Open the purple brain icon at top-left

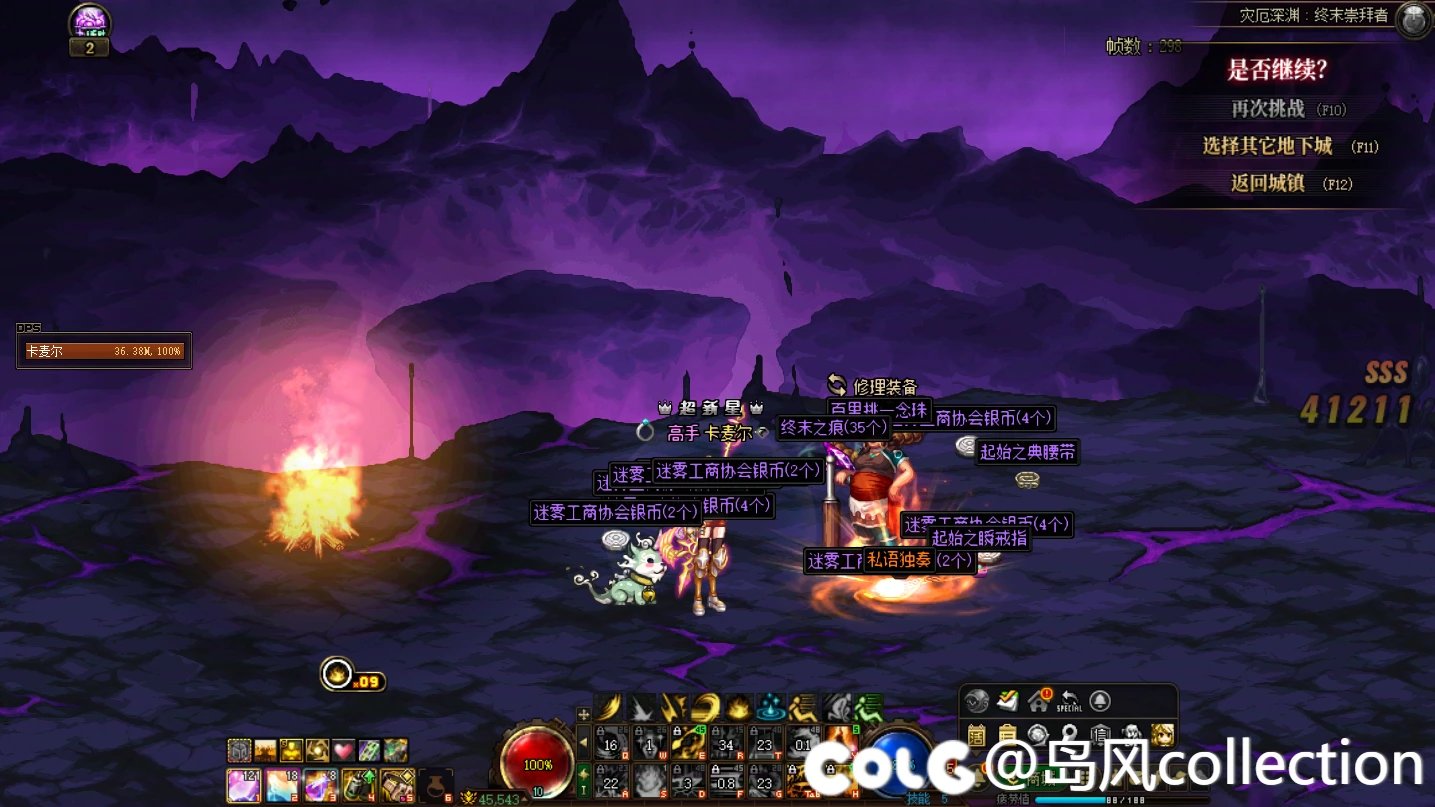[90, 22]
